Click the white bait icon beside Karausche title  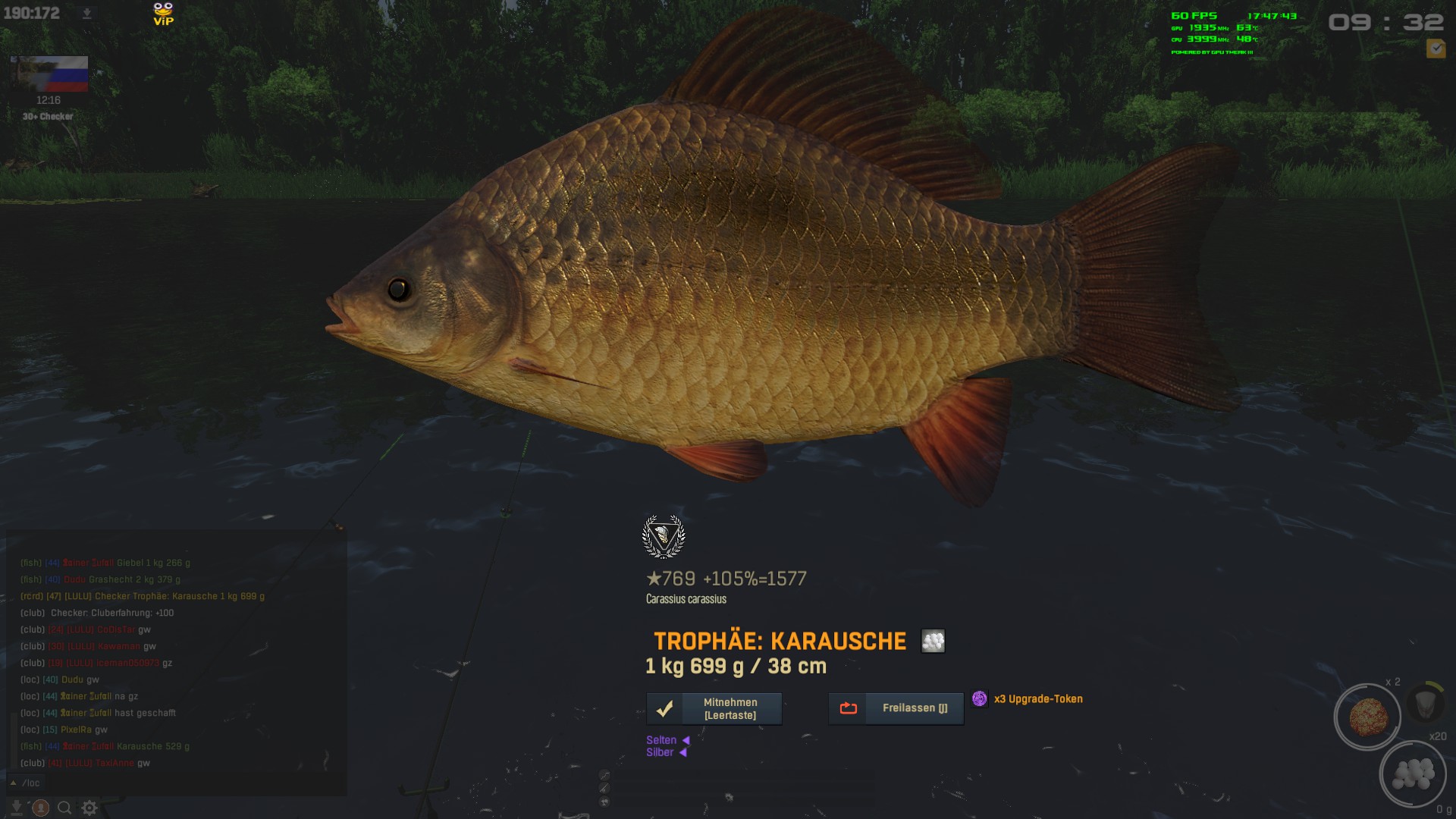point(933,641)
